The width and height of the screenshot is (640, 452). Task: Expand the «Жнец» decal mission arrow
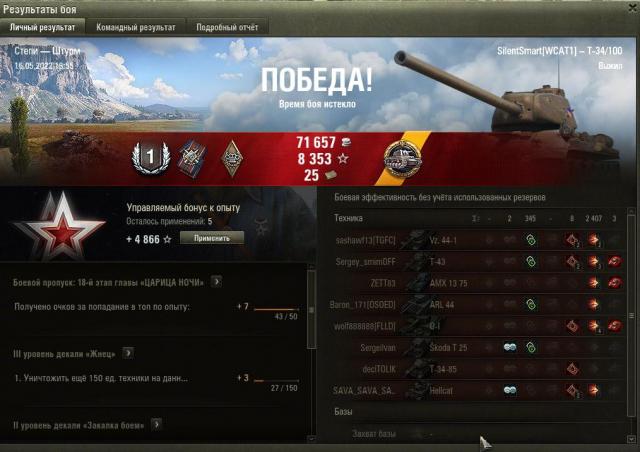click(128, 353)
